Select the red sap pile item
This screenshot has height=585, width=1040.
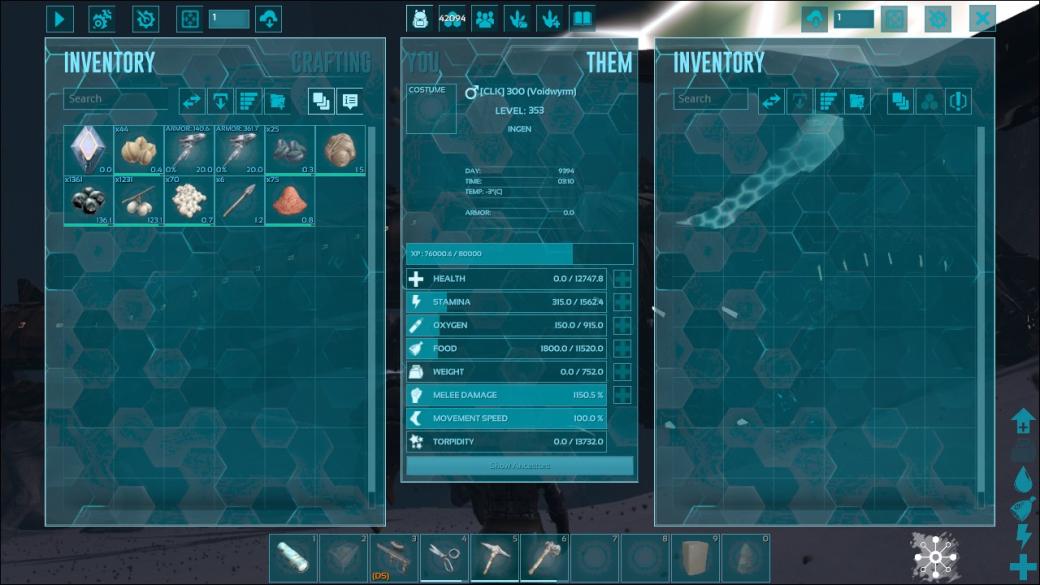pyautogui.click(x=289, y=200)
